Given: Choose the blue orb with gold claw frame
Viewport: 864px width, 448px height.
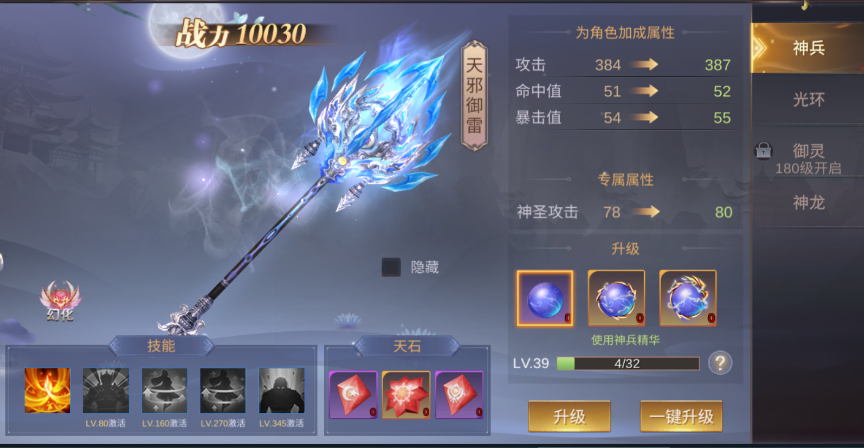Looking at the screenshot, I should coord(616,298).
